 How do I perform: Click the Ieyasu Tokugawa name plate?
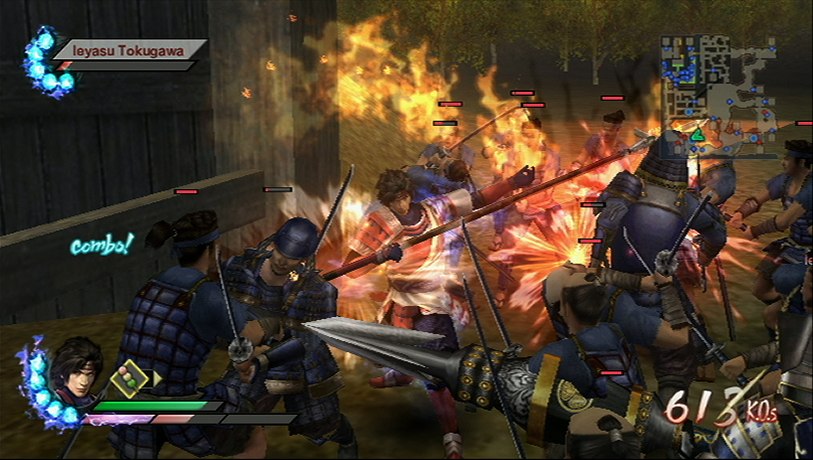(x=130, y=47)
